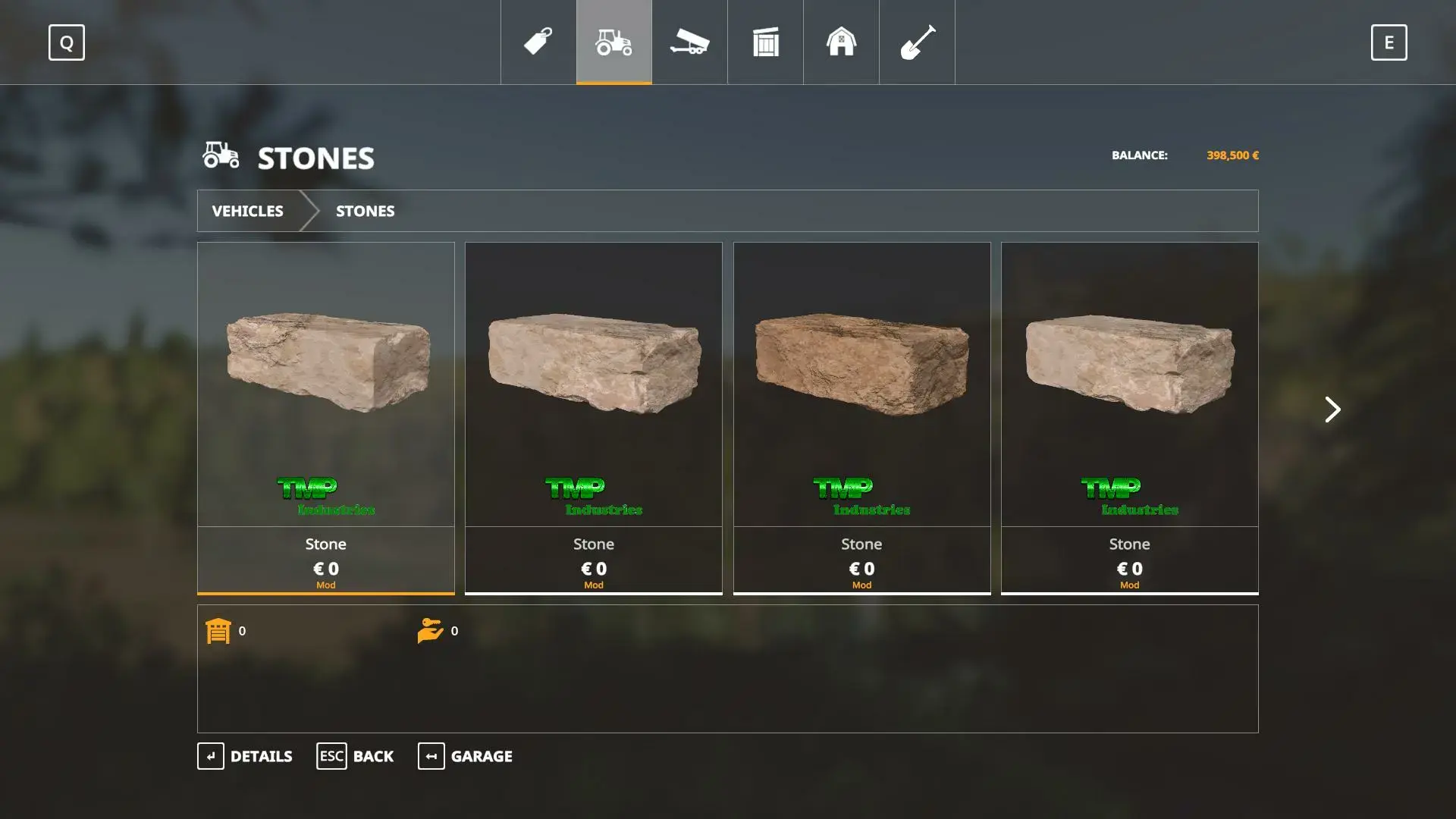The height and width of the screenshot is (819, 1456).
Task: Open the Placeables barn category icon
Action: 841,42
